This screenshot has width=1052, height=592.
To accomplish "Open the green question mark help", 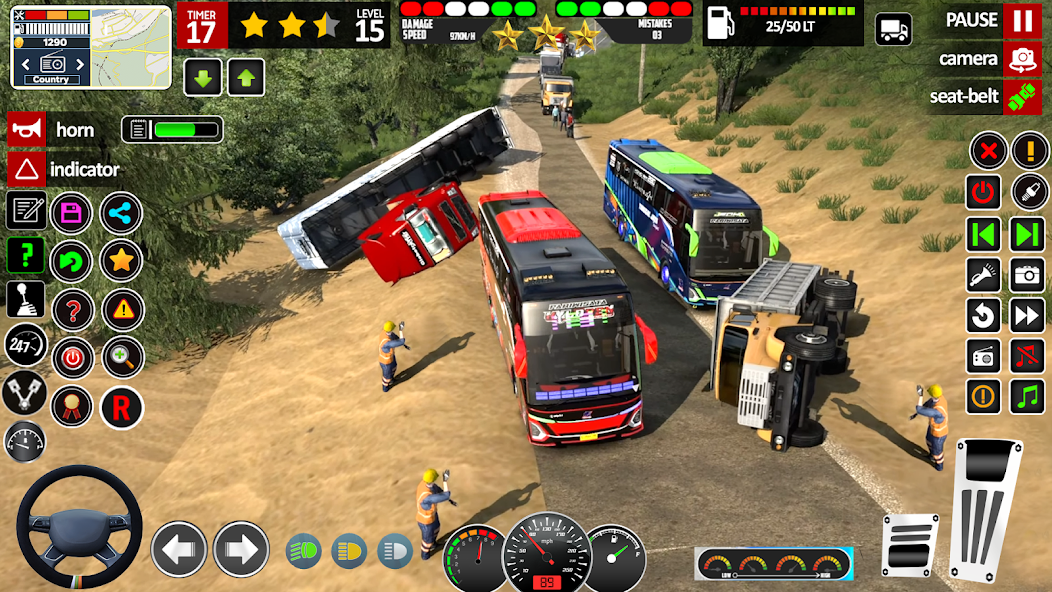I will 25,255.
